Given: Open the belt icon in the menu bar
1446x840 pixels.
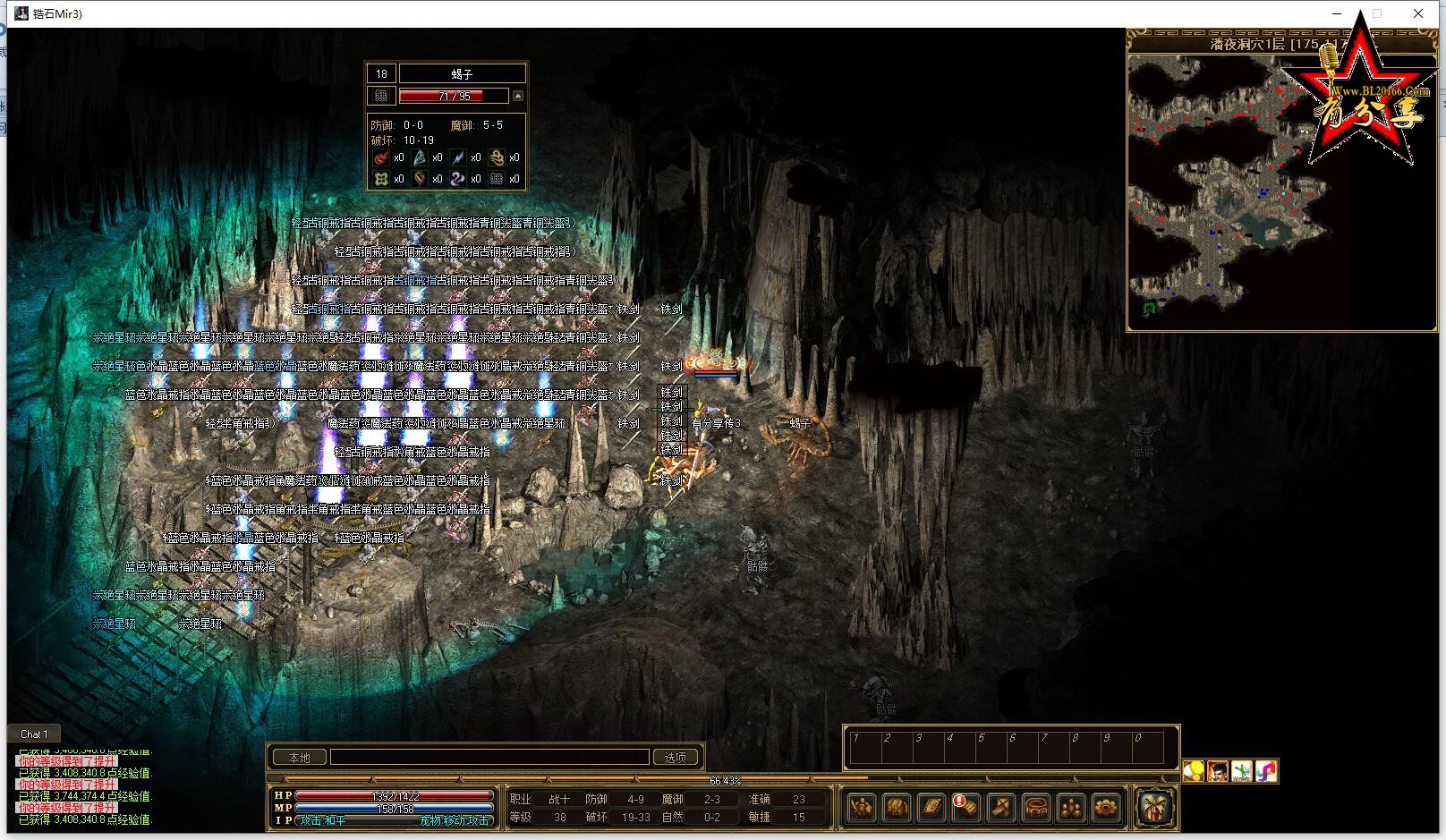Looking at the screenshot, I should tap(1036, 808).
